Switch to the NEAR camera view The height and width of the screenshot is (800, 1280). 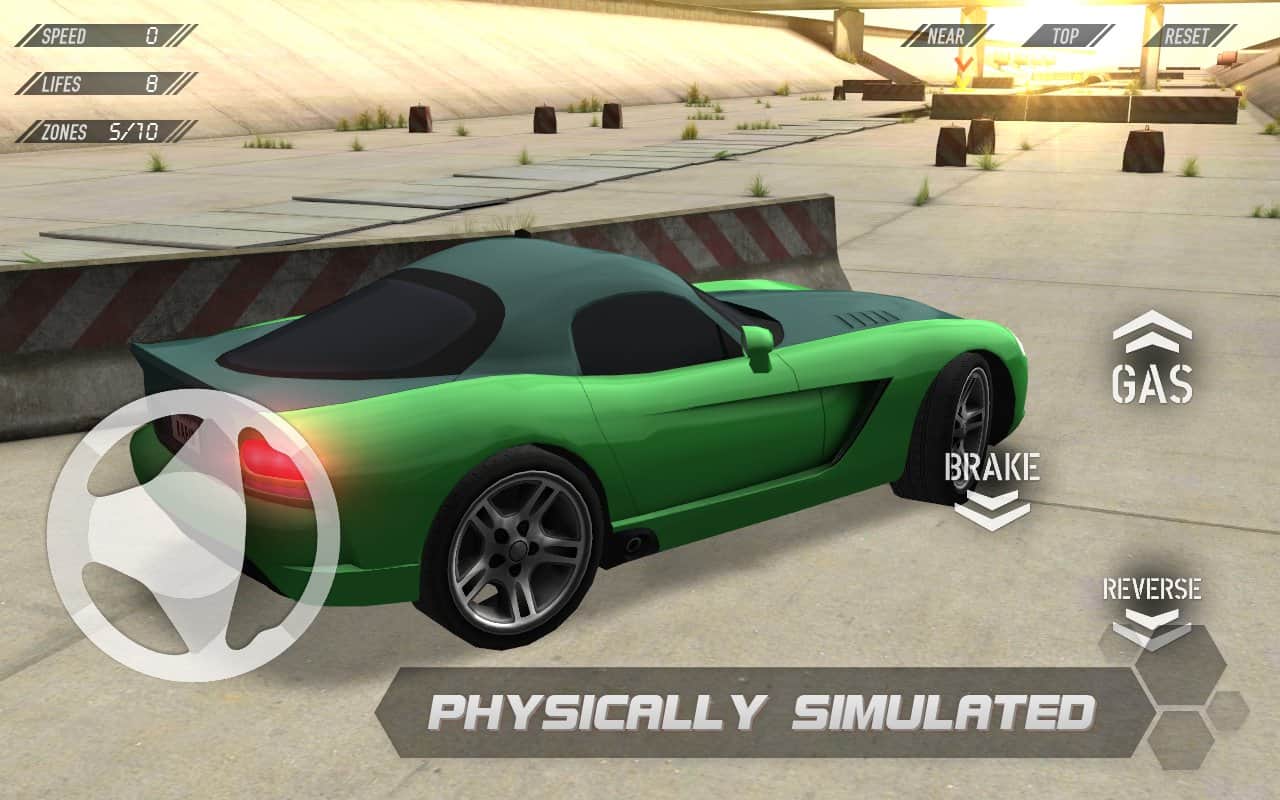[946, 36]
